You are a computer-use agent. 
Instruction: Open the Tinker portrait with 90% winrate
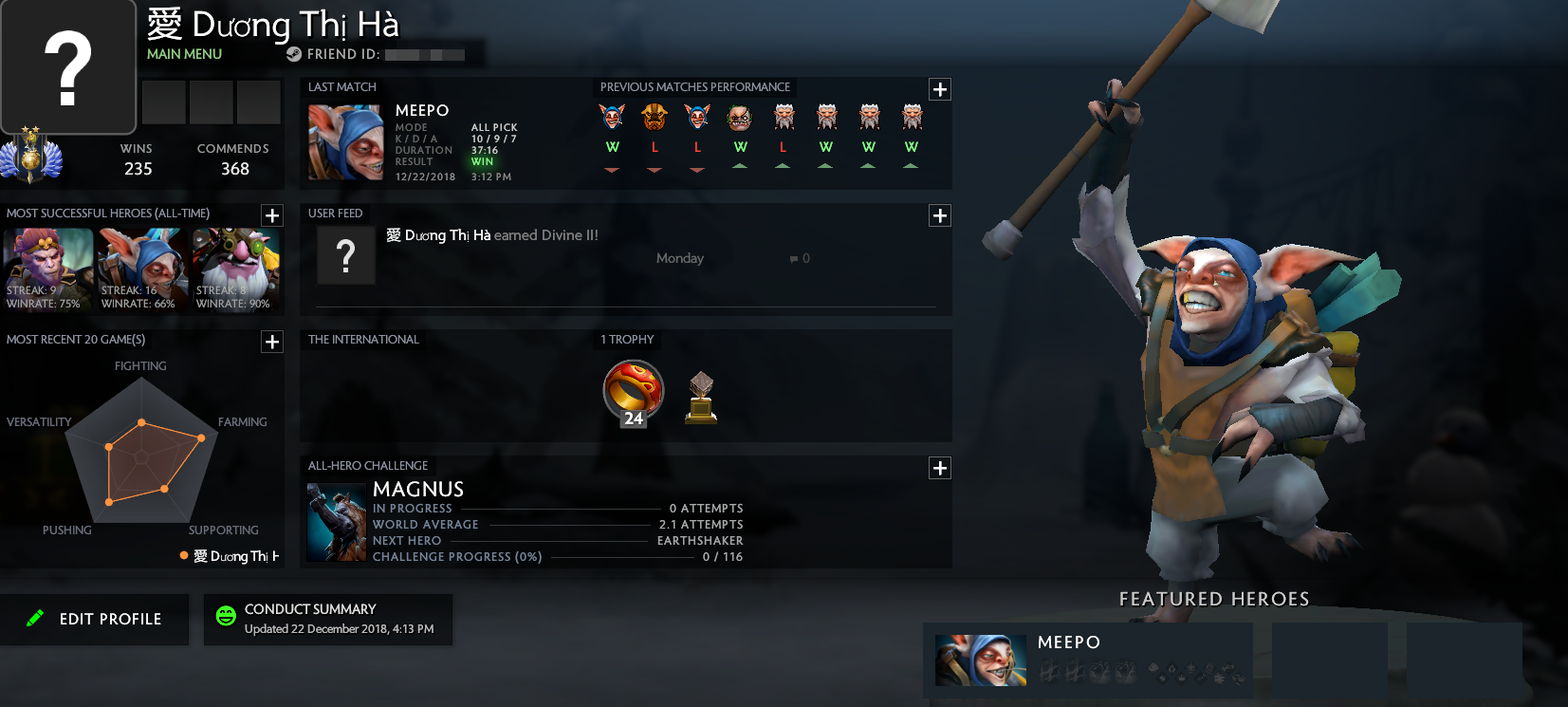pyautogui.click(x=235, y=268)
